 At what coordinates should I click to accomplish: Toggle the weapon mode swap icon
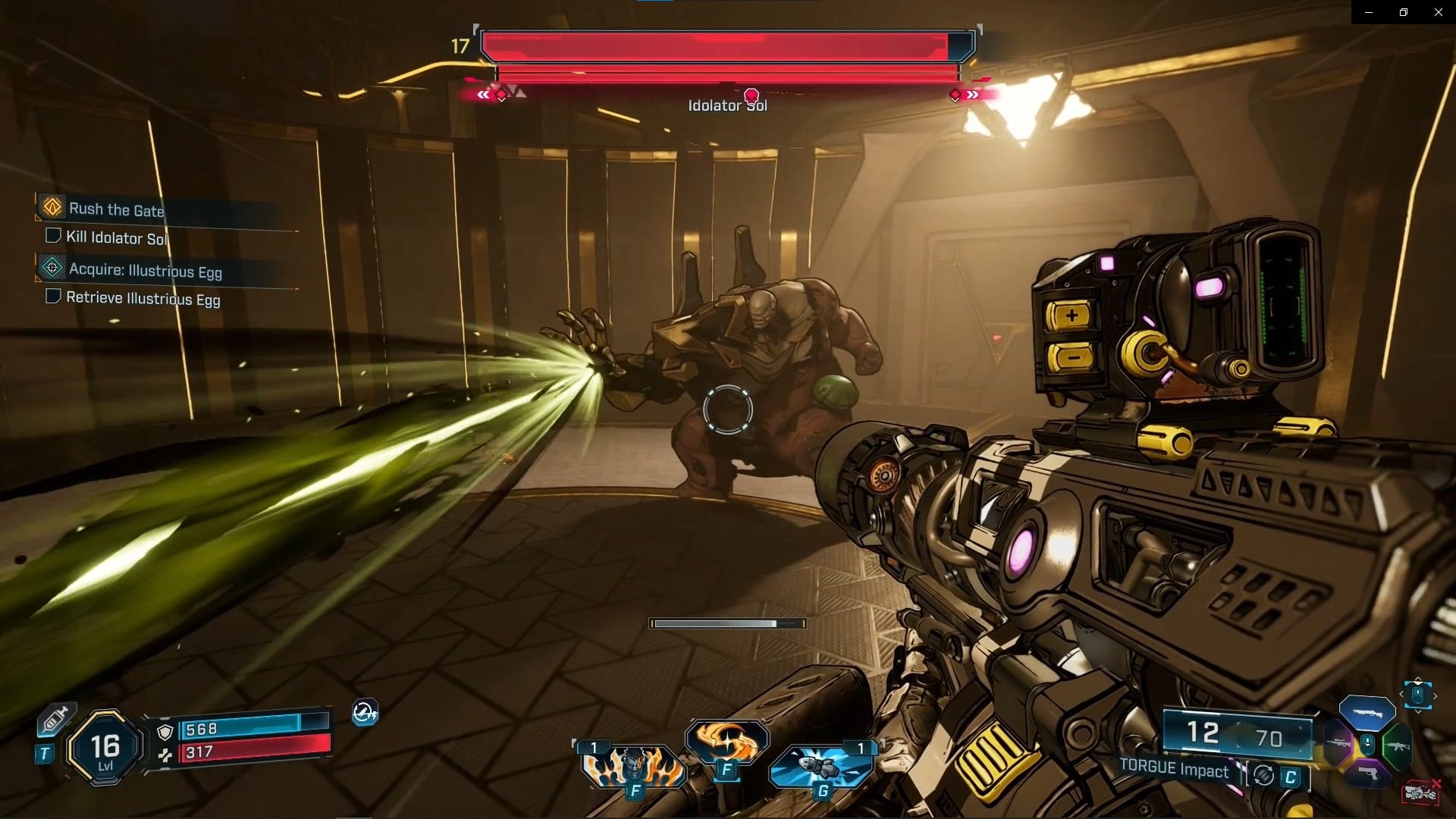click(1263, 776)
